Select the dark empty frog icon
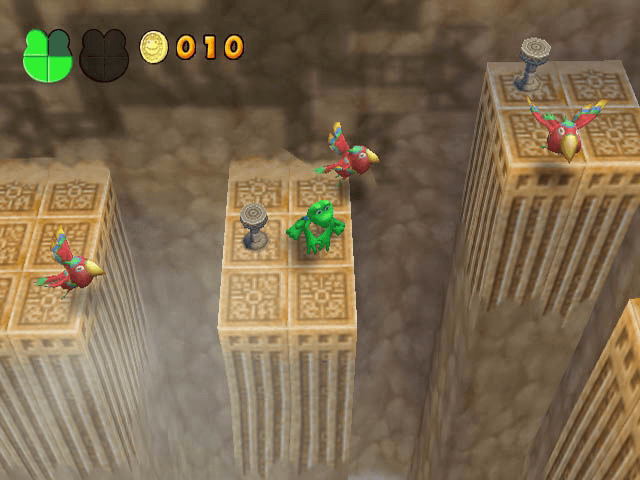This screenshot has width=640, height=480. tap(104, 55)
